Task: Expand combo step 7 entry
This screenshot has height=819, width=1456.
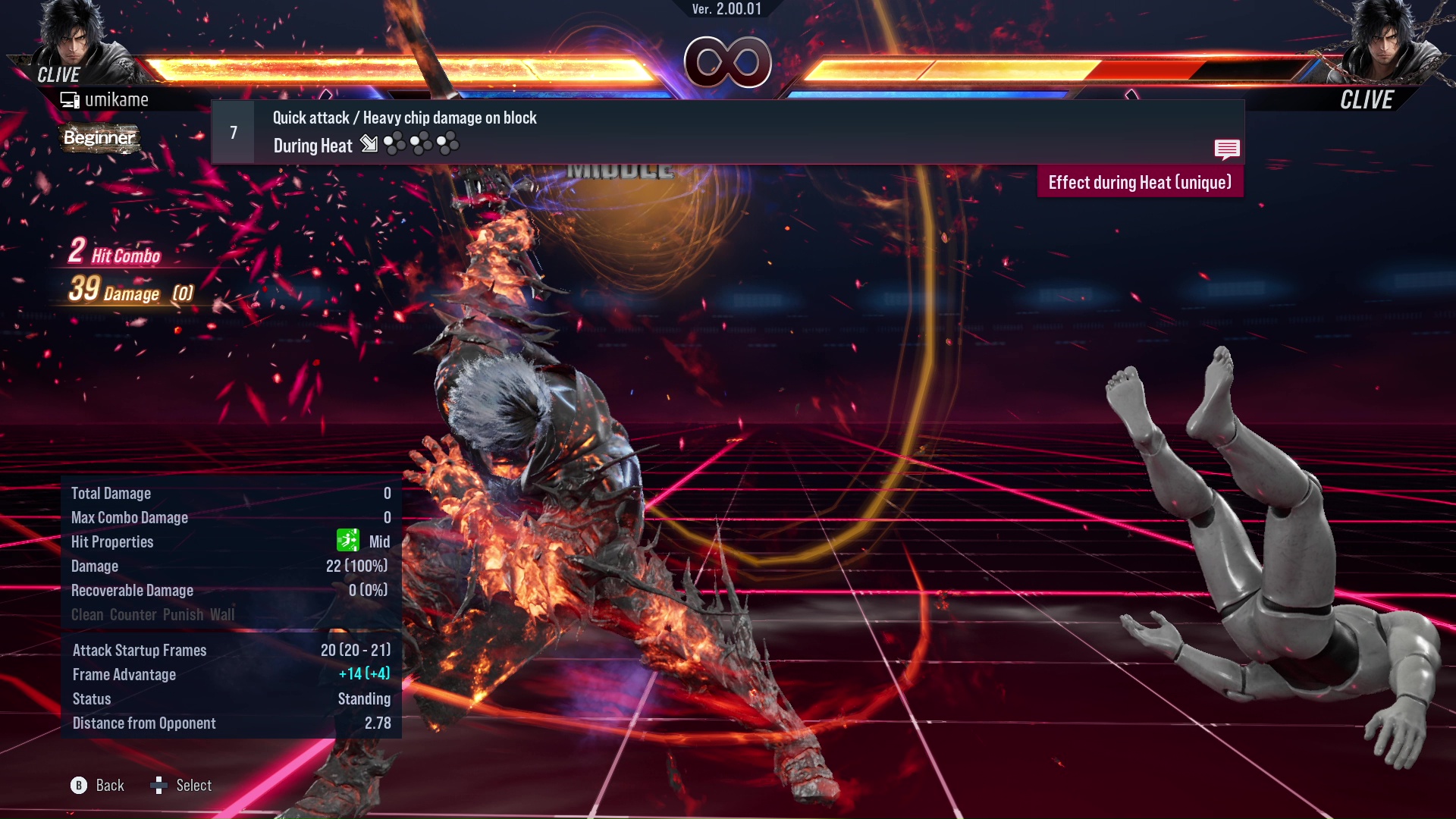Action: pos(233,131)
